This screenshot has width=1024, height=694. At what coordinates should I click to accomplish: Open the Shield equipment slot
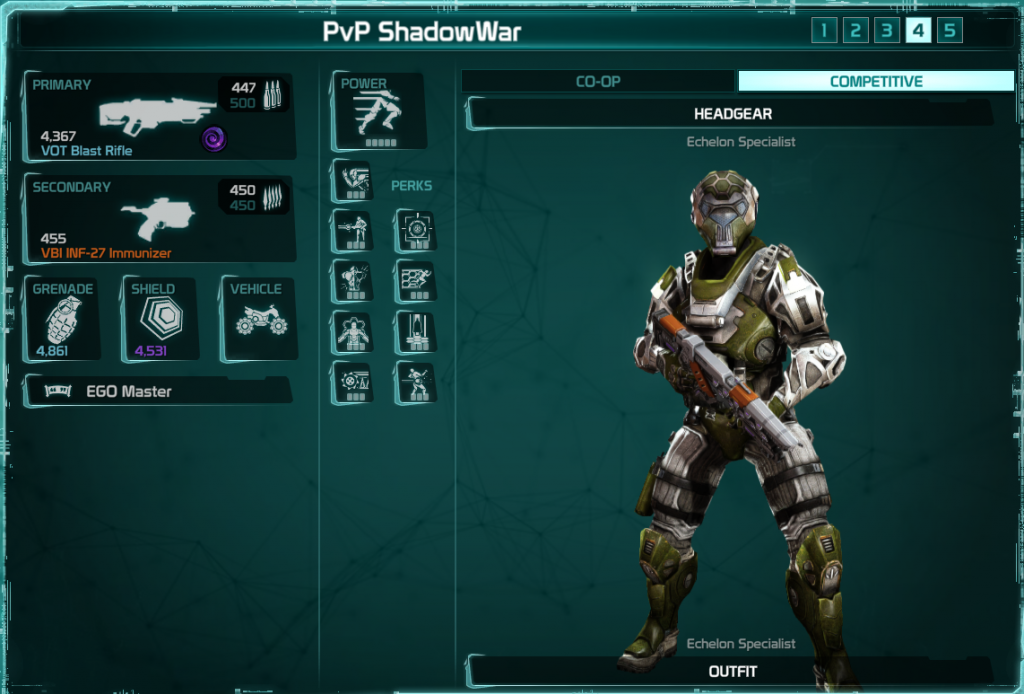159,319
